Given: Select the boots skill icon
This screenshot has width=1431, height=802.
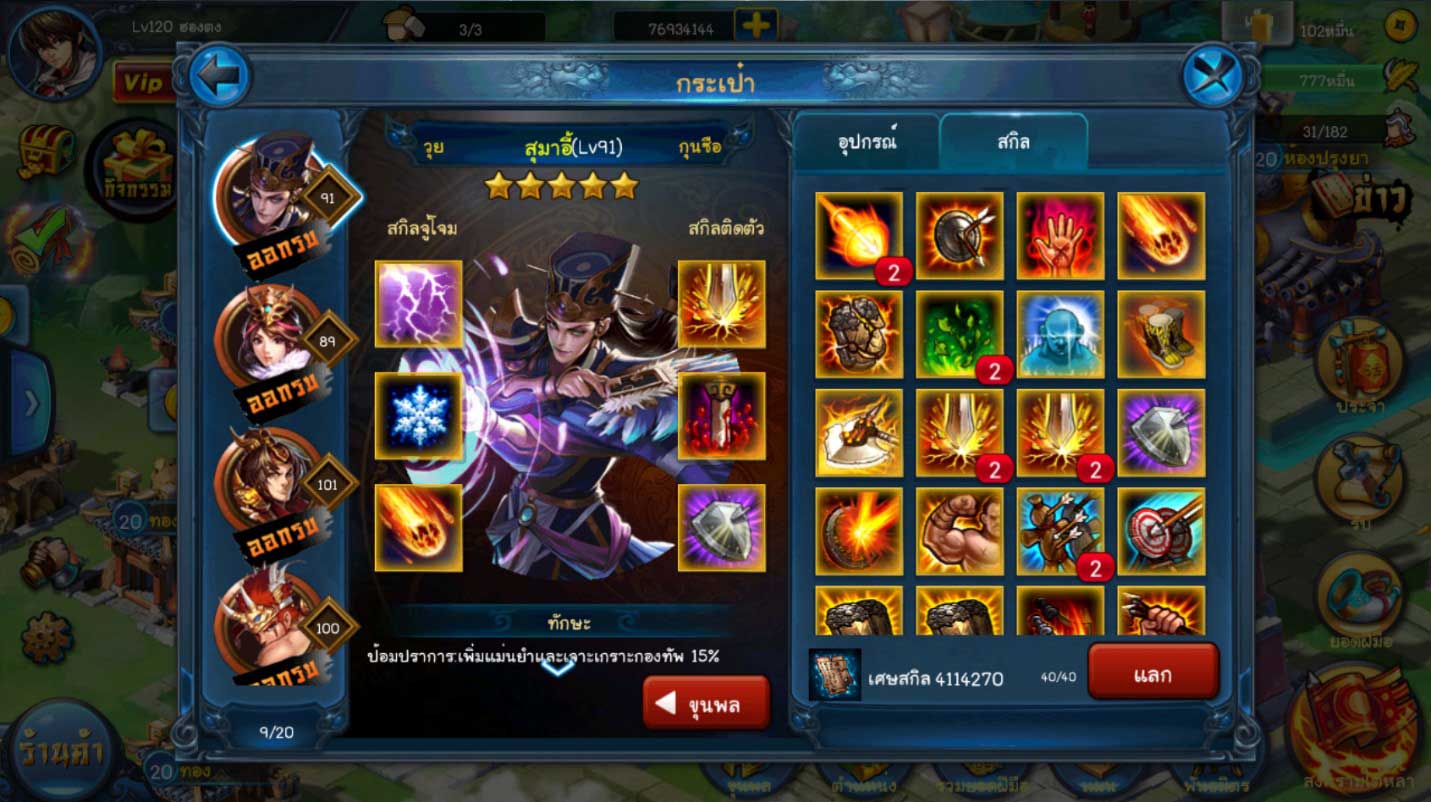Looking at the screenshot, I should pyautogui.click(x=1160, y=335).
